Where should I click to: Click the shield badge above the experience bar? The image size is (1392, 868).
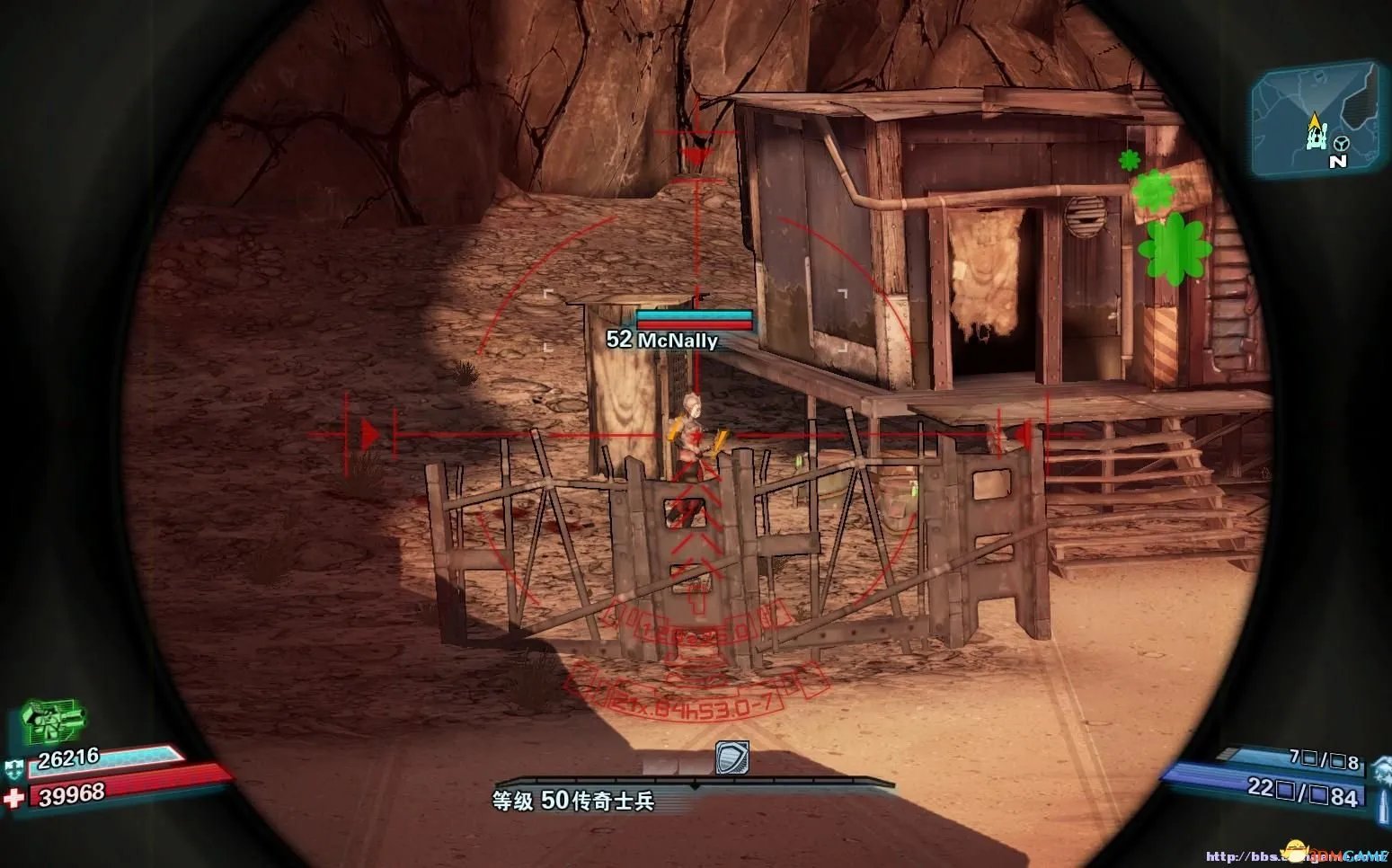pyautogui.click(x=731, y=758)
